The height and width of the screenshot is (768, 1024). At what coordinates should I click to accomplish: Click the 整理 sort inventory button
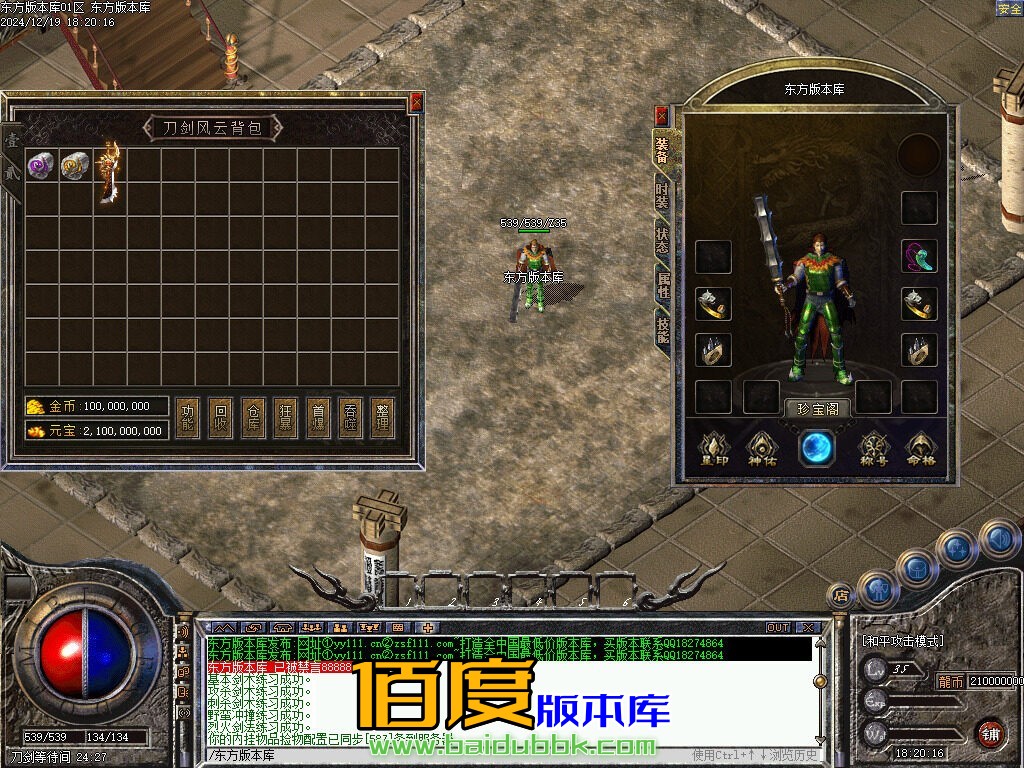coord(381,419)
